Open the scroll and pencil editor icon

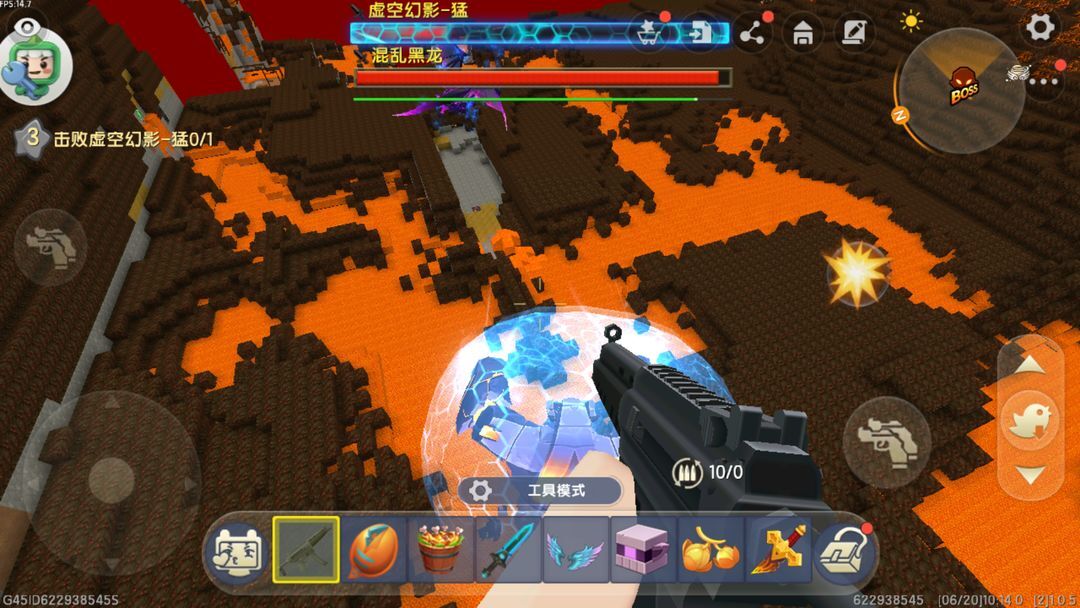[853, 33]
